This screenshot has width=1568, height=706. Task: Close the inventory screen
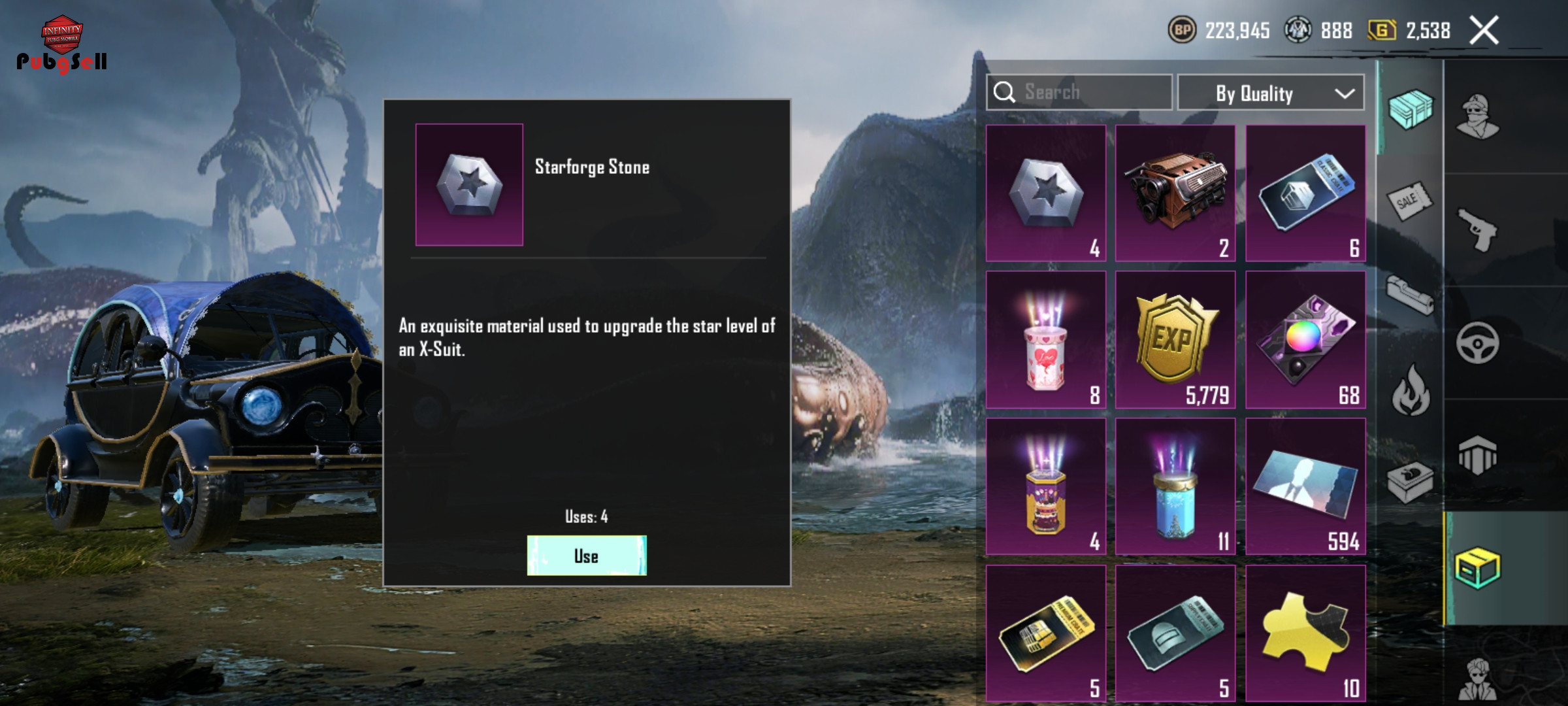click(x=1484, y=31)
